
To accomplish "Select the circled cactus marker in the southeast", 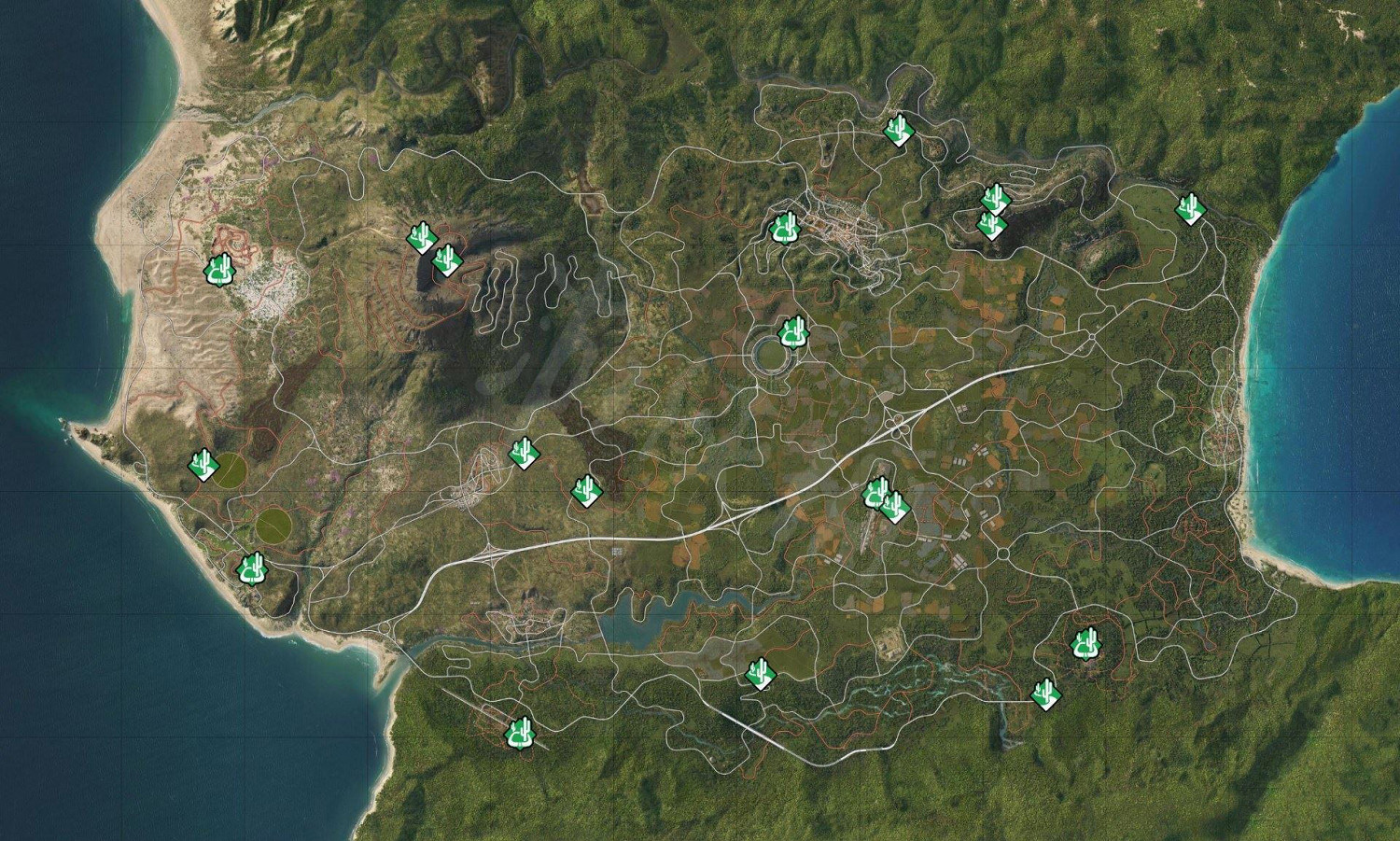I will 1085,645.
